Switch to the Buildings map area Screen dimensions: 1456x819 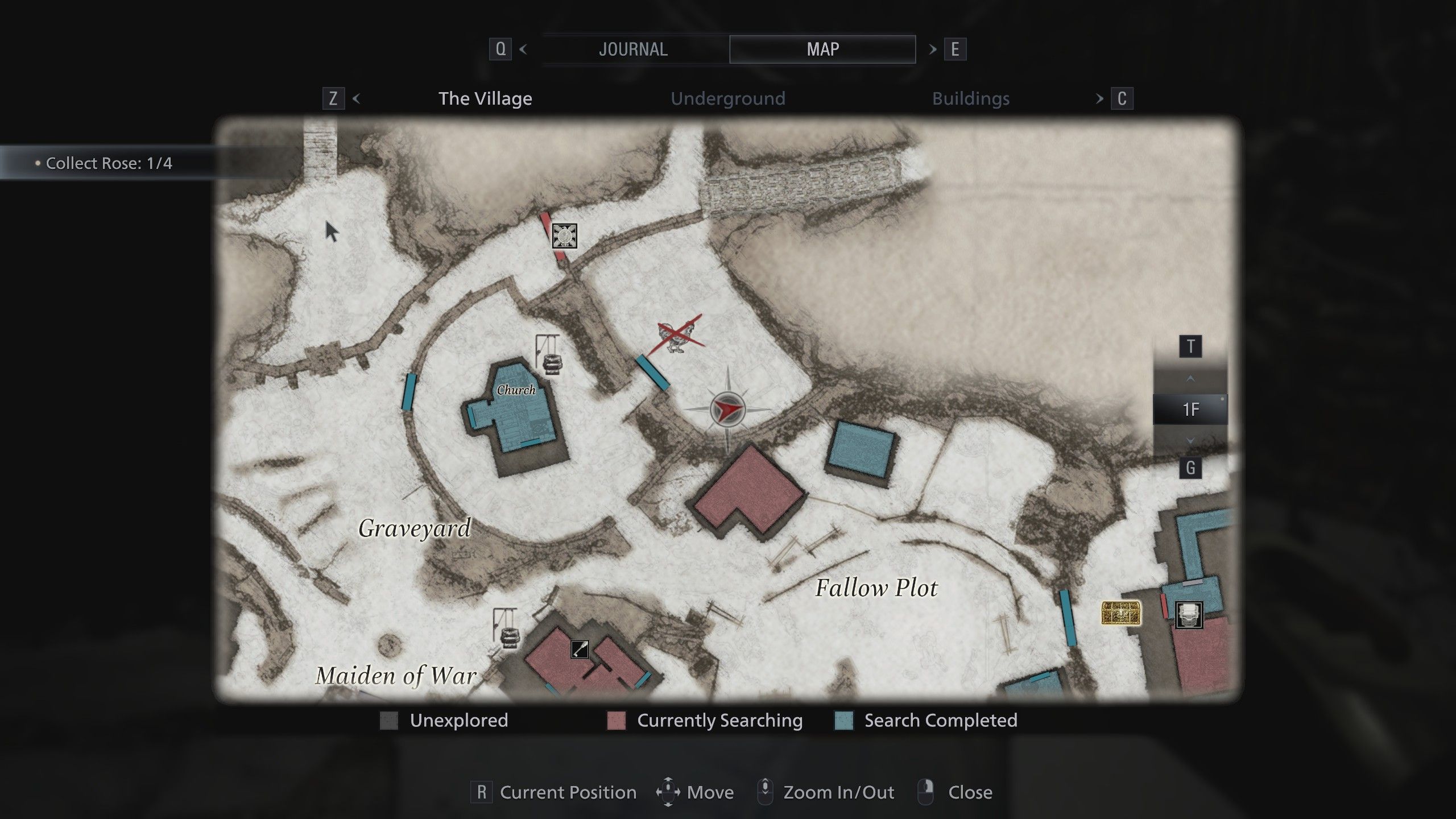[970, 99]
